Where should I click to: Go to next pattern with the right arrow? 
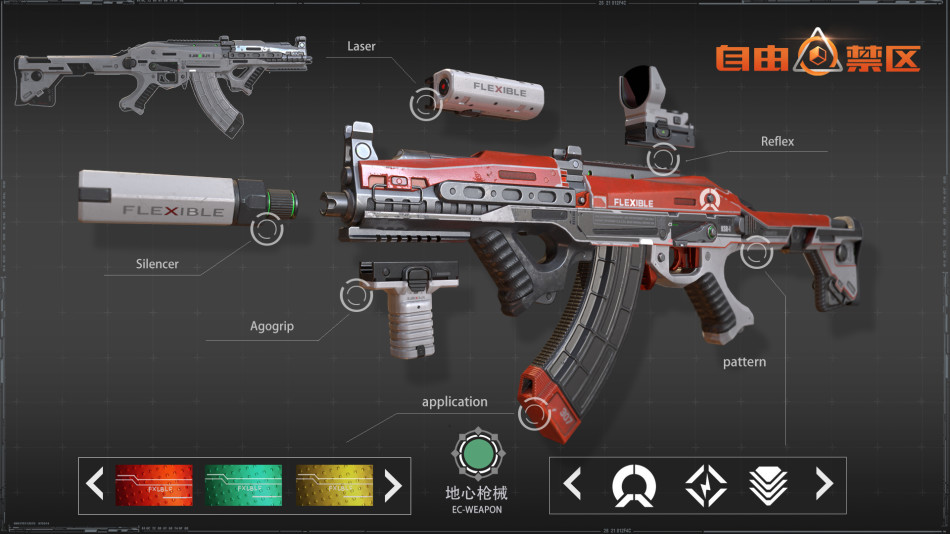coord(824,485)
